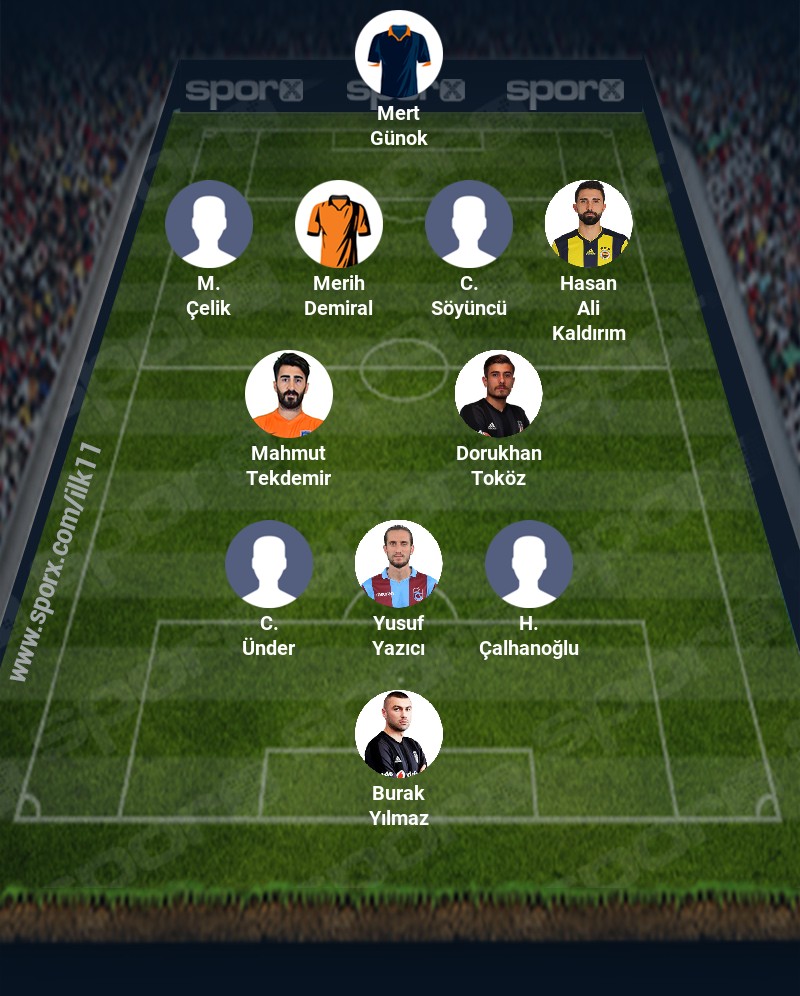This screenshot has height=996, width=800.
Task: Select C. Ünder's player slot
Action: pos(269,564)
